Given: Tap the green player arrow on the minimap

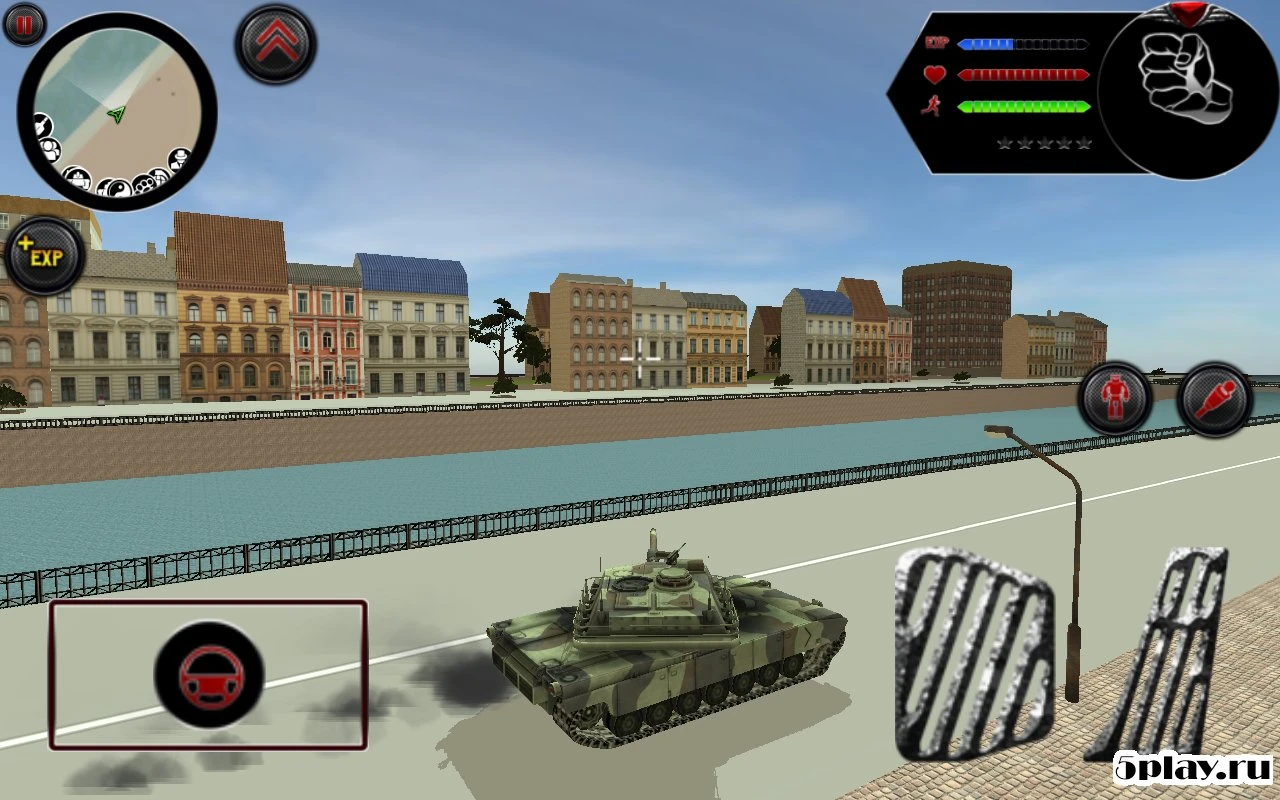Looking at the screenshot, I should pos(116,114).
